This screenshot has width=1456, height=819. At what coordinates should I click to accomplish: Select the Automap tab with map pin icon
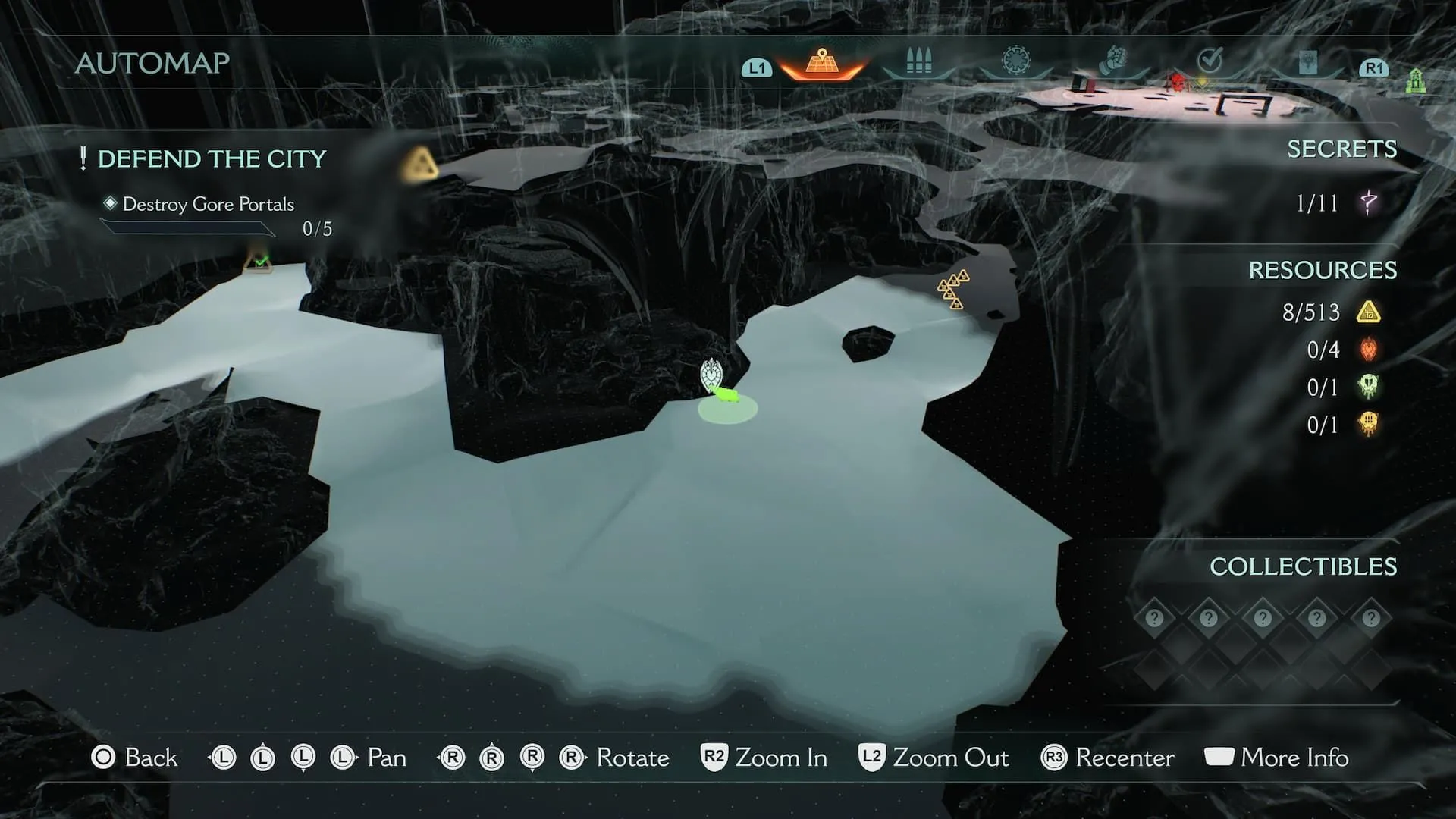click(821, 62)
